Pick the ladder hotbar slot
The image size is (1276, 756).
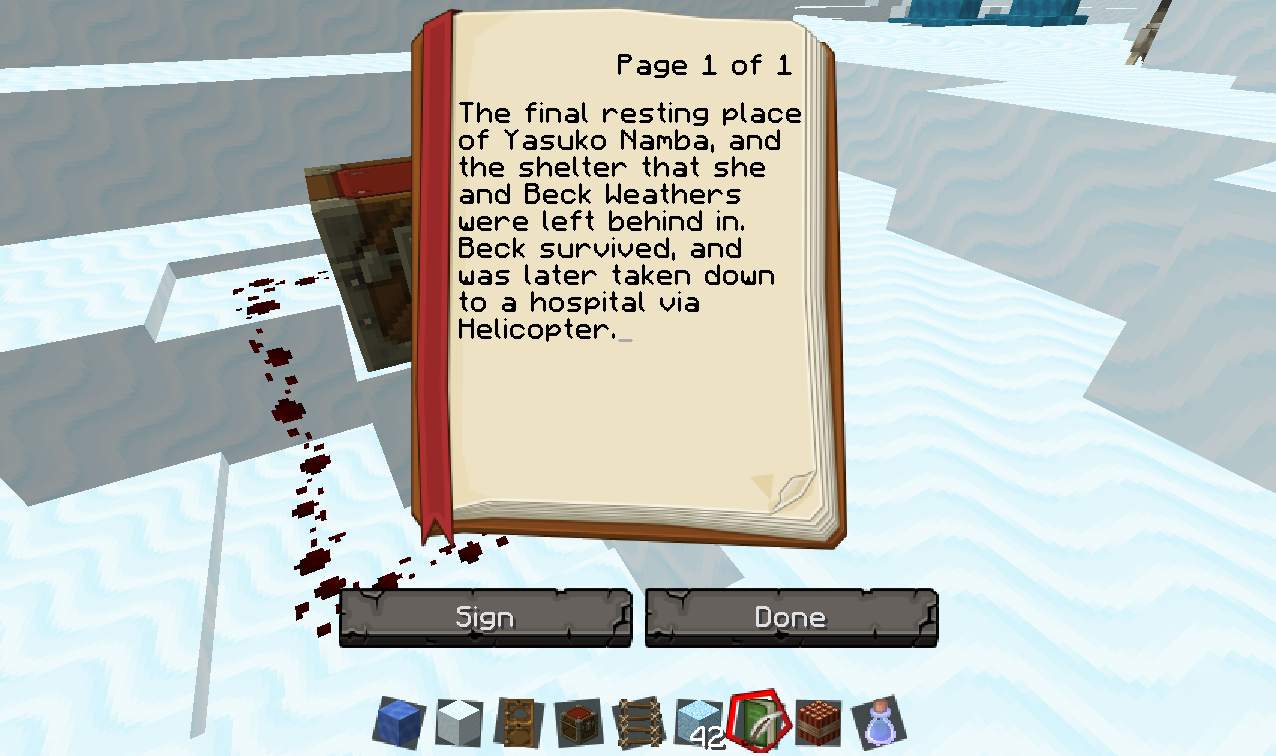click(637, 722)
